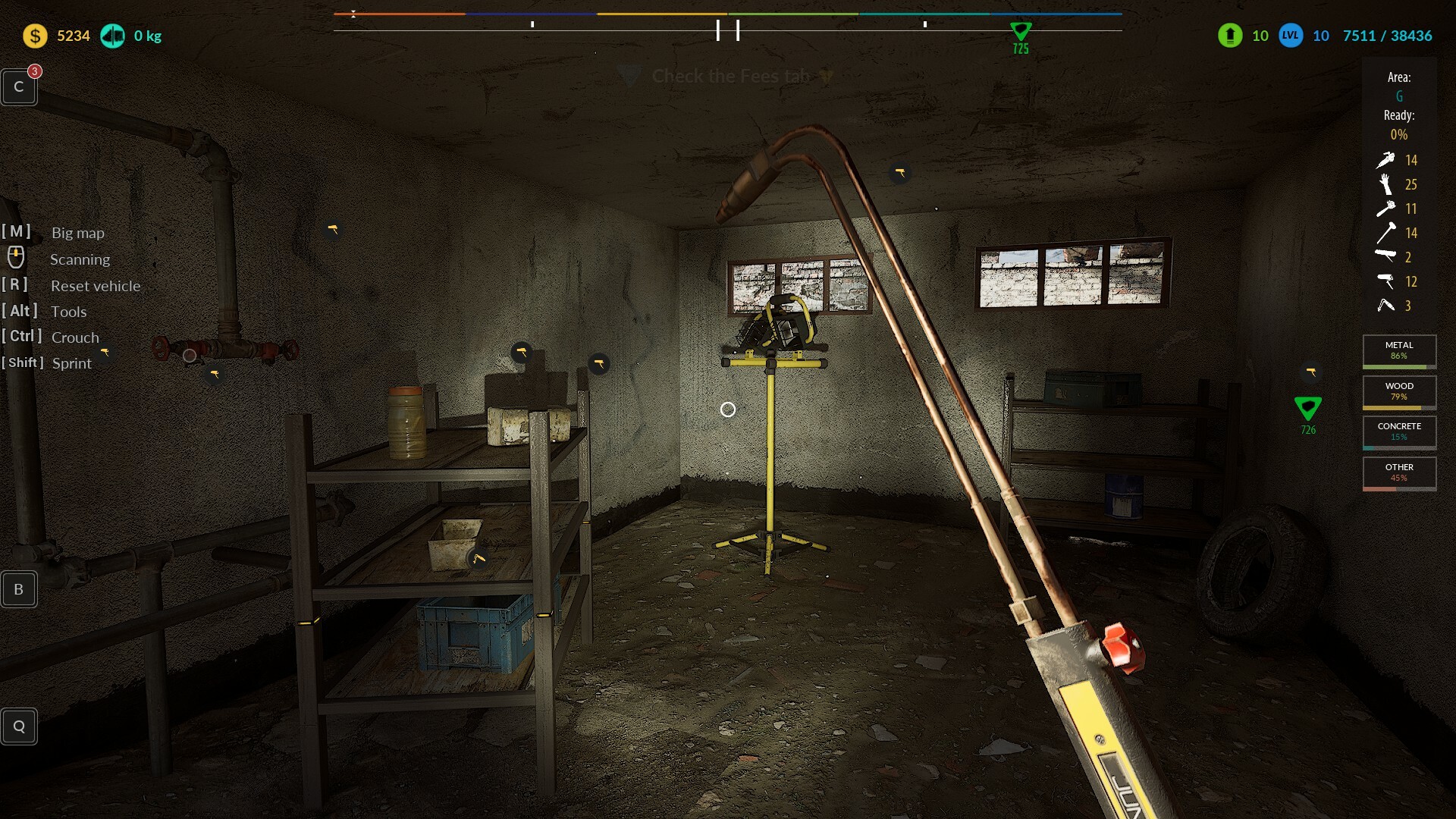Click the green 726 waypoint marker

pos(1307,409)
